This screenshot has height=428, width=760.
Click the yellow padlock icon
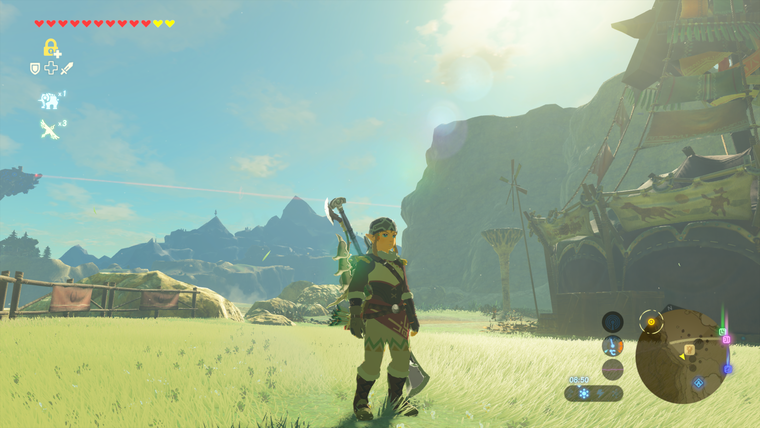(50, 47)
